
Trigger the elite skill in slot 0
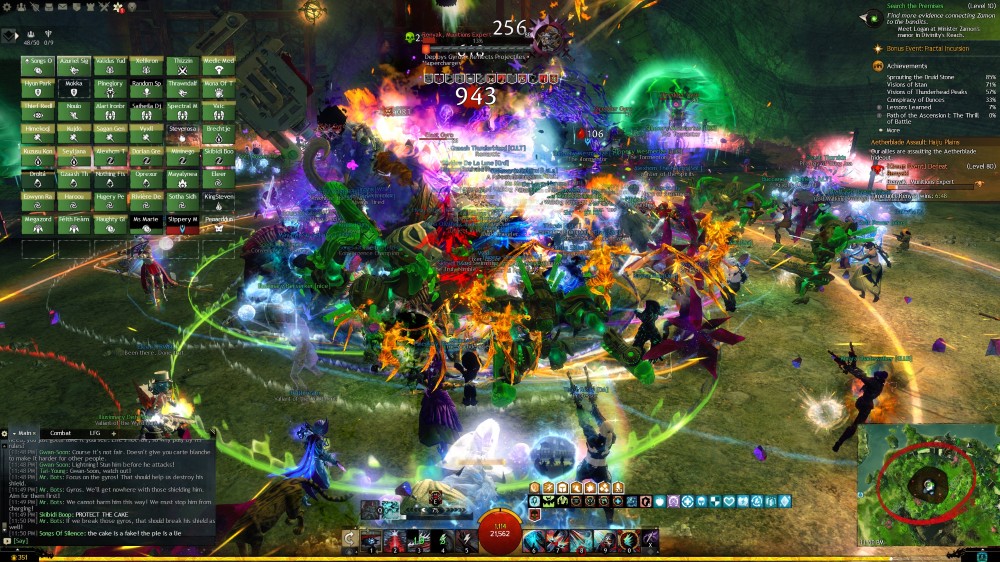[x=628, y=541]
